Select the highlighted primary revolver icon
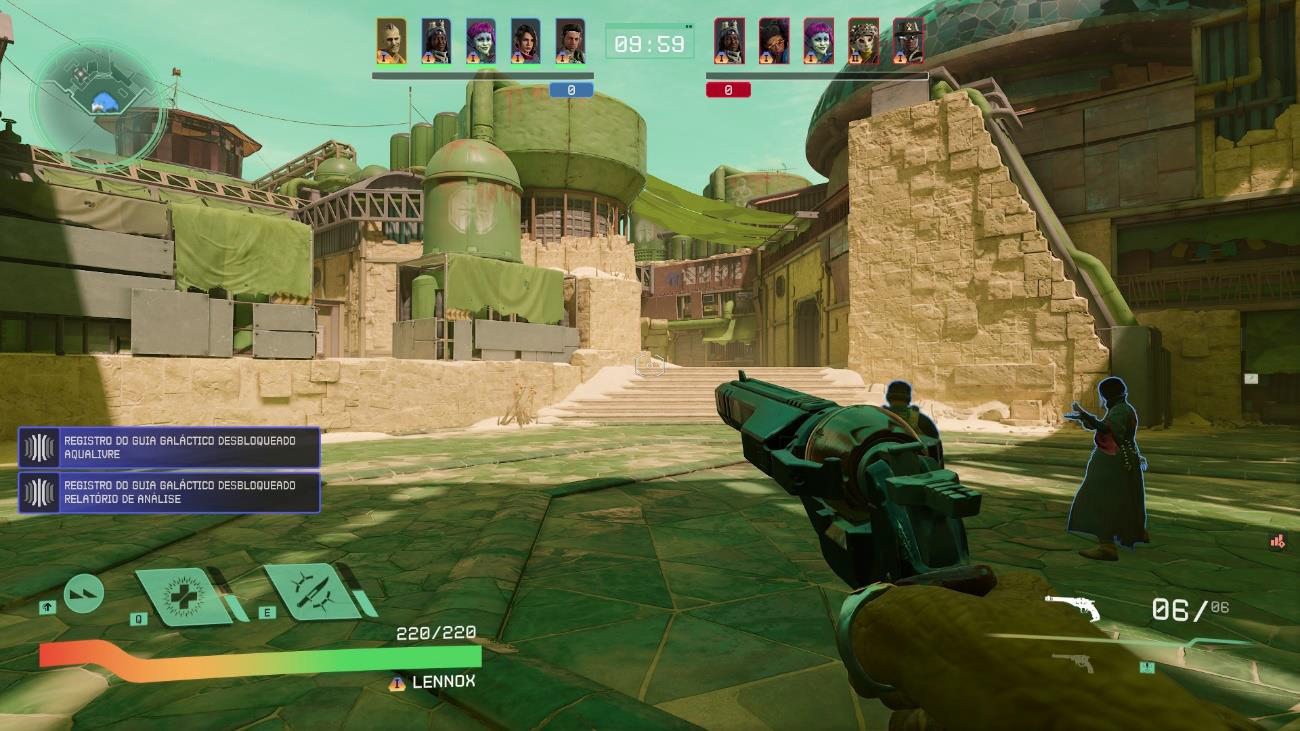This screenshot has width=1300, height=731. [x=1072, y=608]
